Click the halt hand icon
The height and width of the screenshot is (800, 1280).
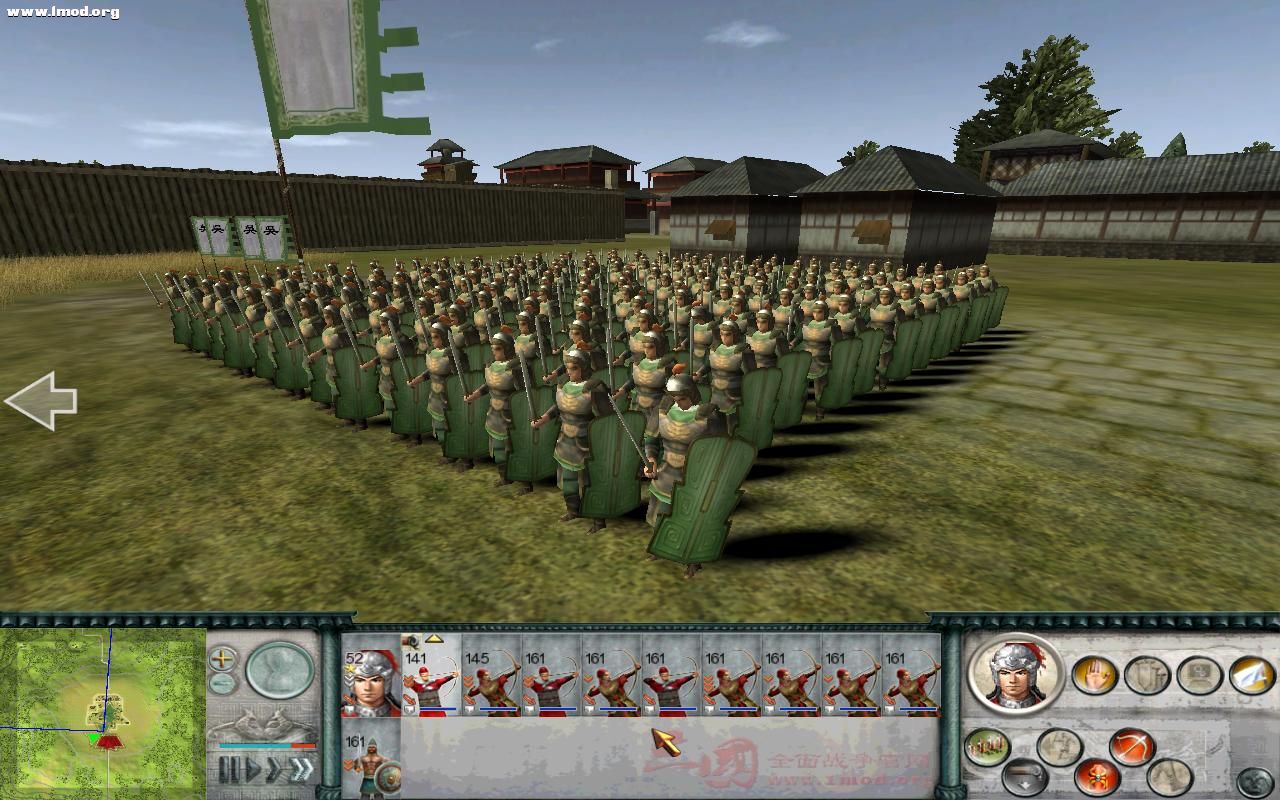(1095, 674)
